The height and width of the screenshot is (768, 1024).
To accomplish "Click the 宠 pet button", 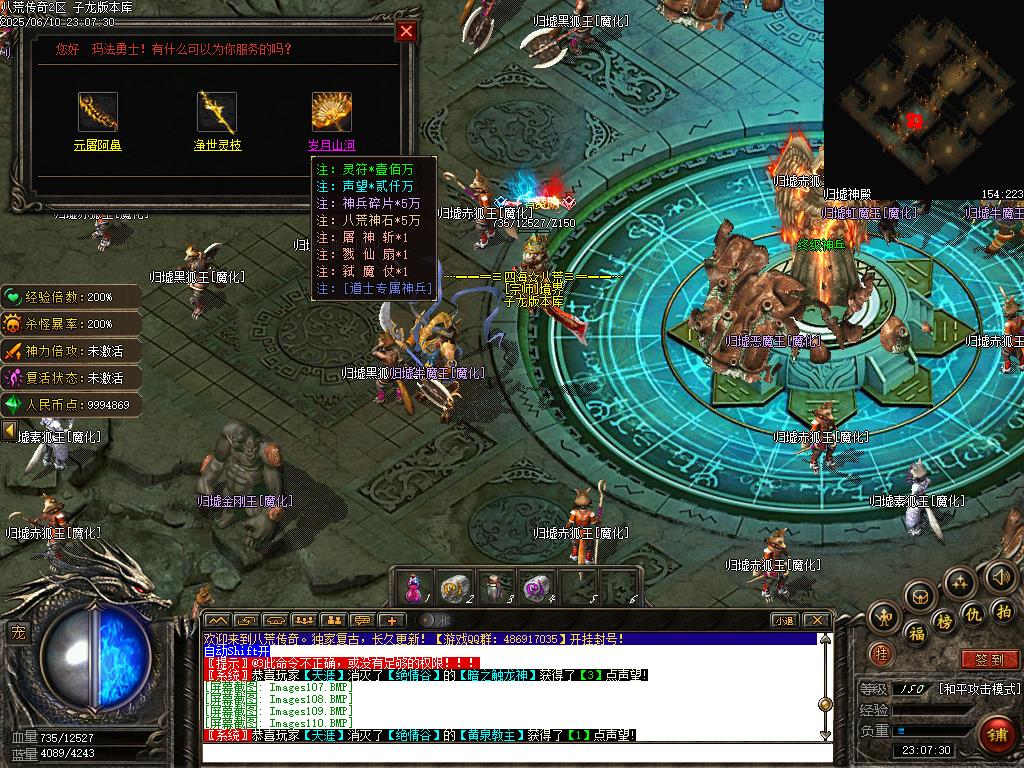I will [18, 632].
